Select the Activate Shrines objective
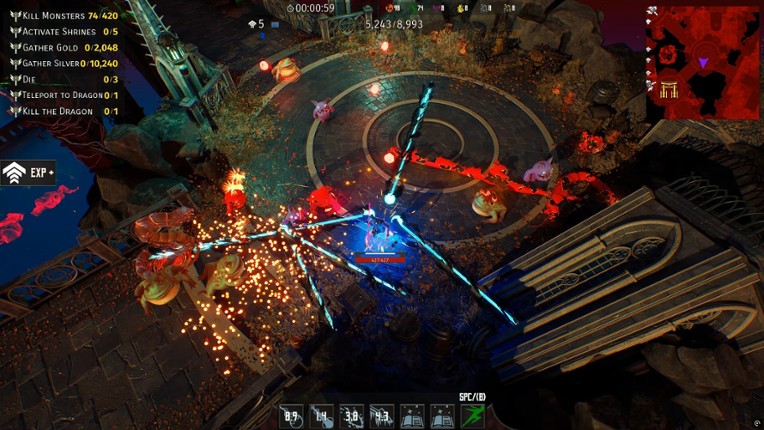 point(58,31)
